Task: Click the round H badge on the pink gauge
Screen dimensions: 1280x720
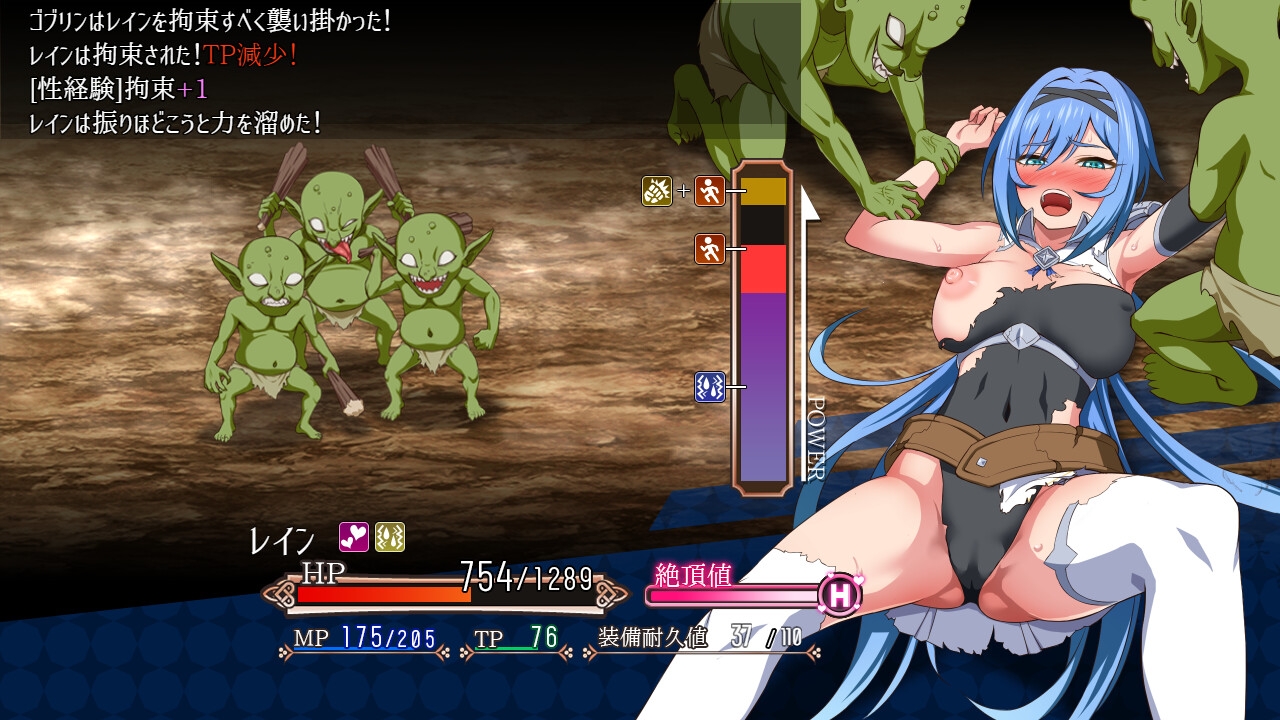Action: pos(840,595)
